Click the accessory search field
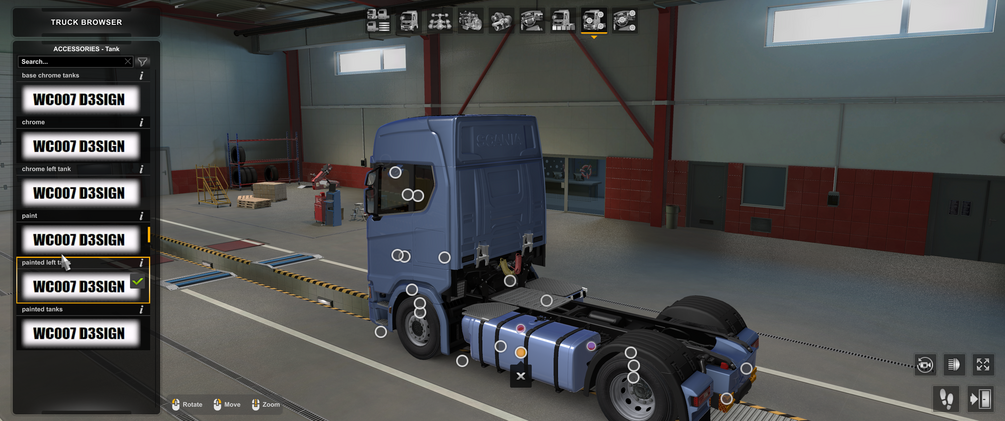The image size is (1005, 421). coord(70,62)
